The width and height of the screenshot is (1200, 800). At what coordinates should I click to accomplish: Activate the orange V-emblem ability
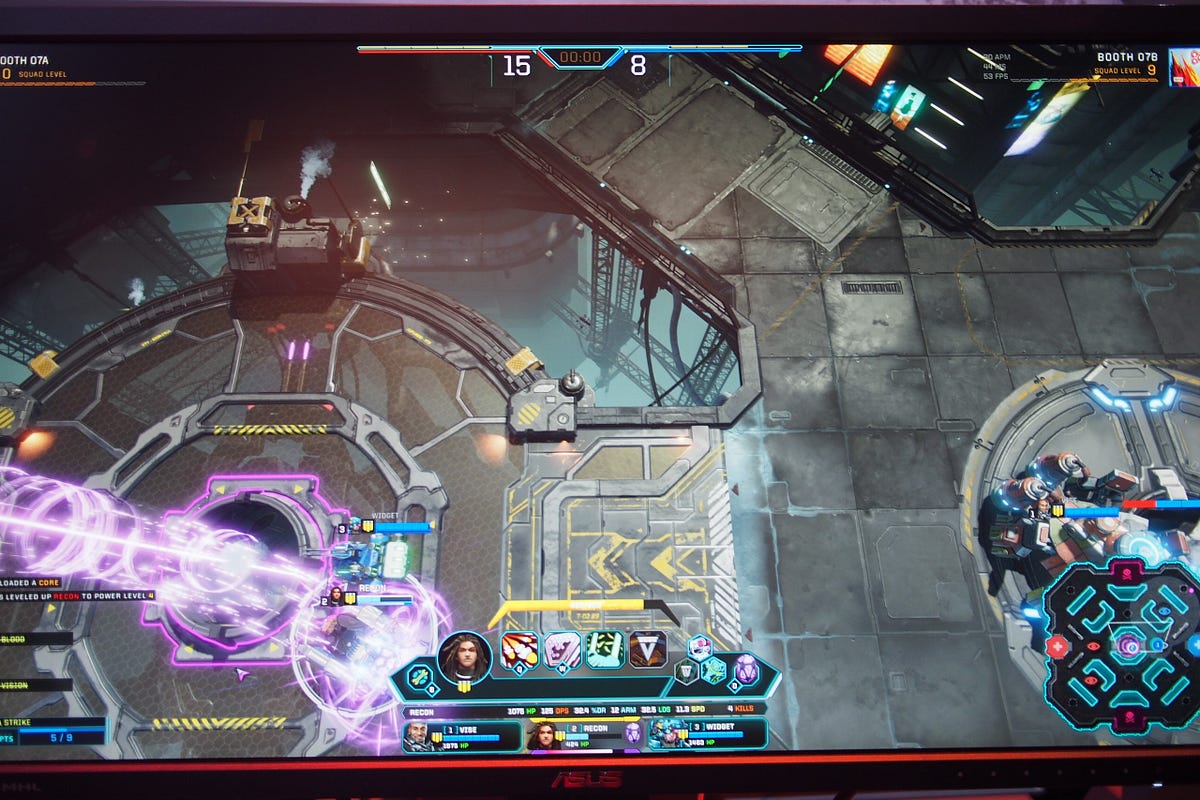647,649
